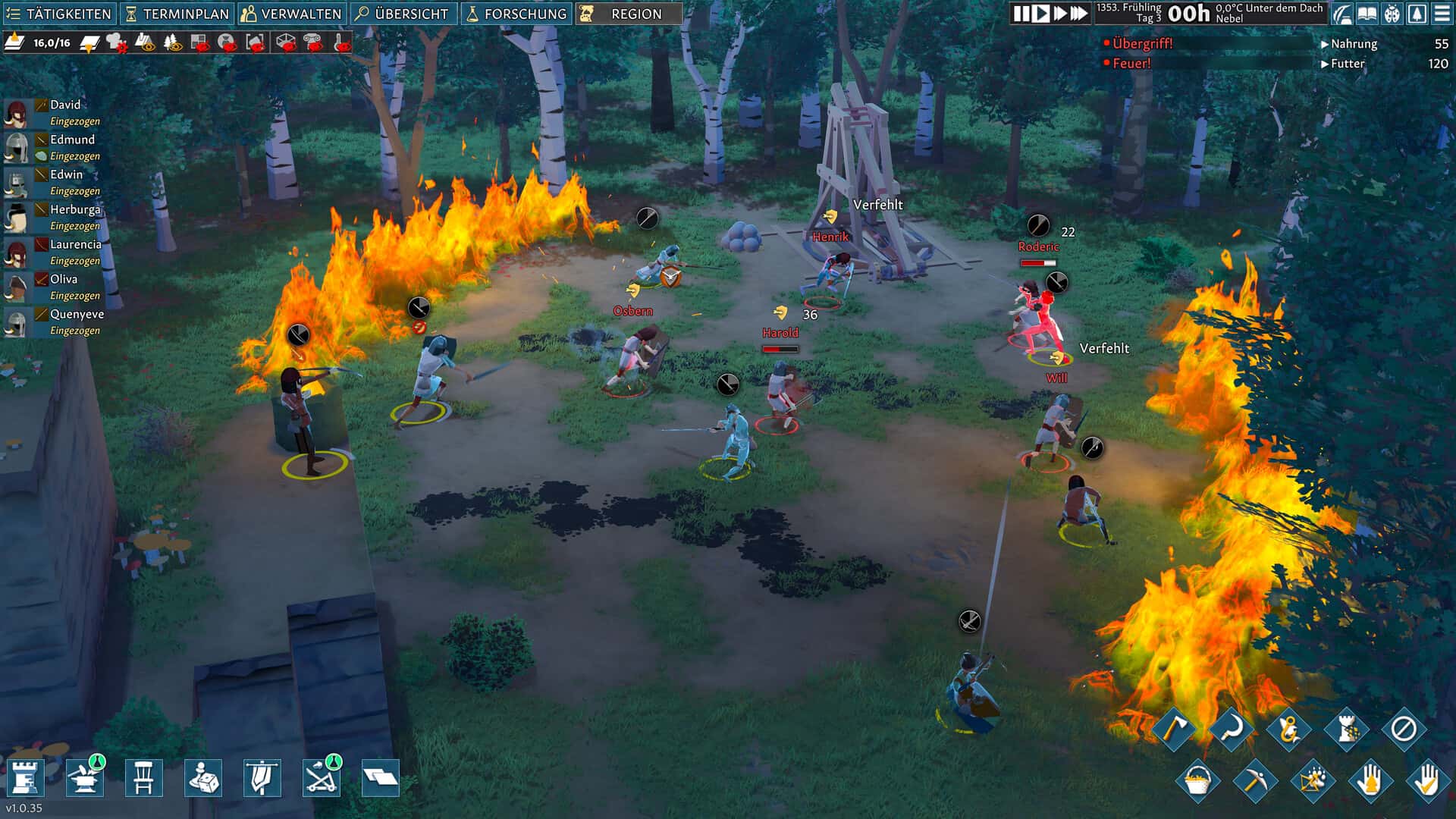Open the catapult defenses build category
Screen dimensions: 1456x819
pyautogui.click(x=321, y=778)
